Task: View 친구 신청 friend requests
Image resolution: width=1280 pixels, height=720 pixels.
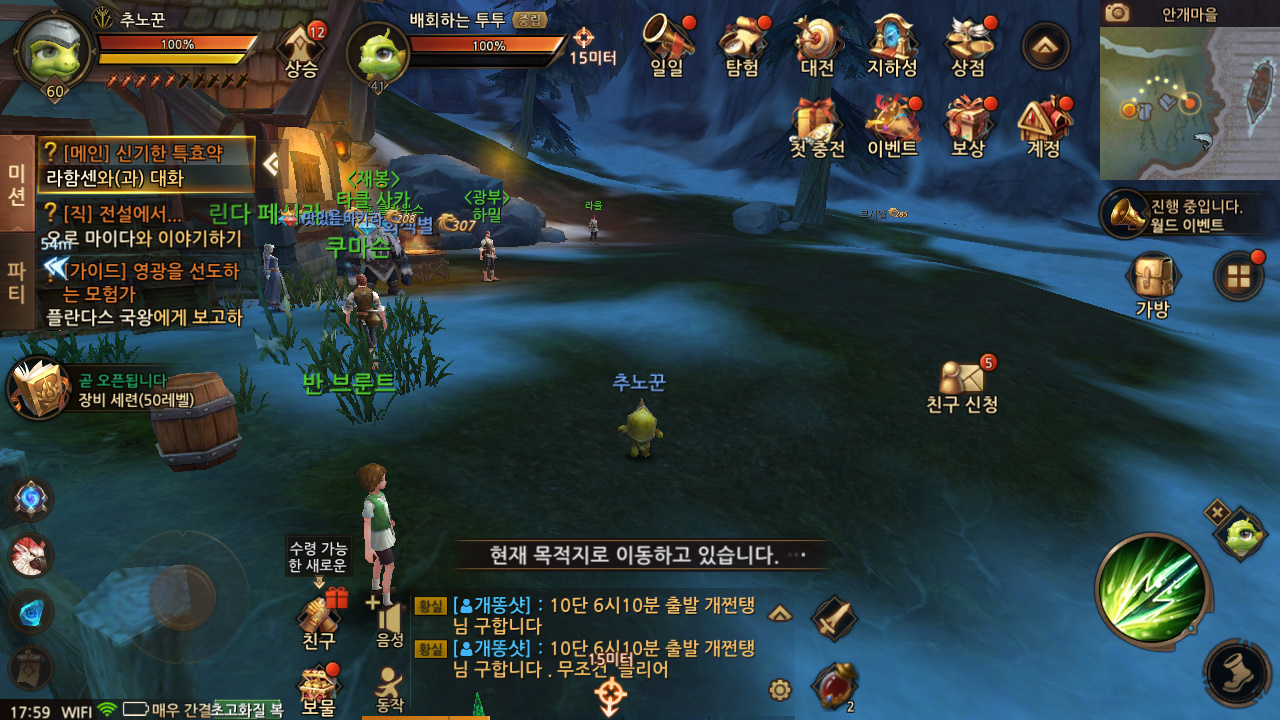Action: 962,385
